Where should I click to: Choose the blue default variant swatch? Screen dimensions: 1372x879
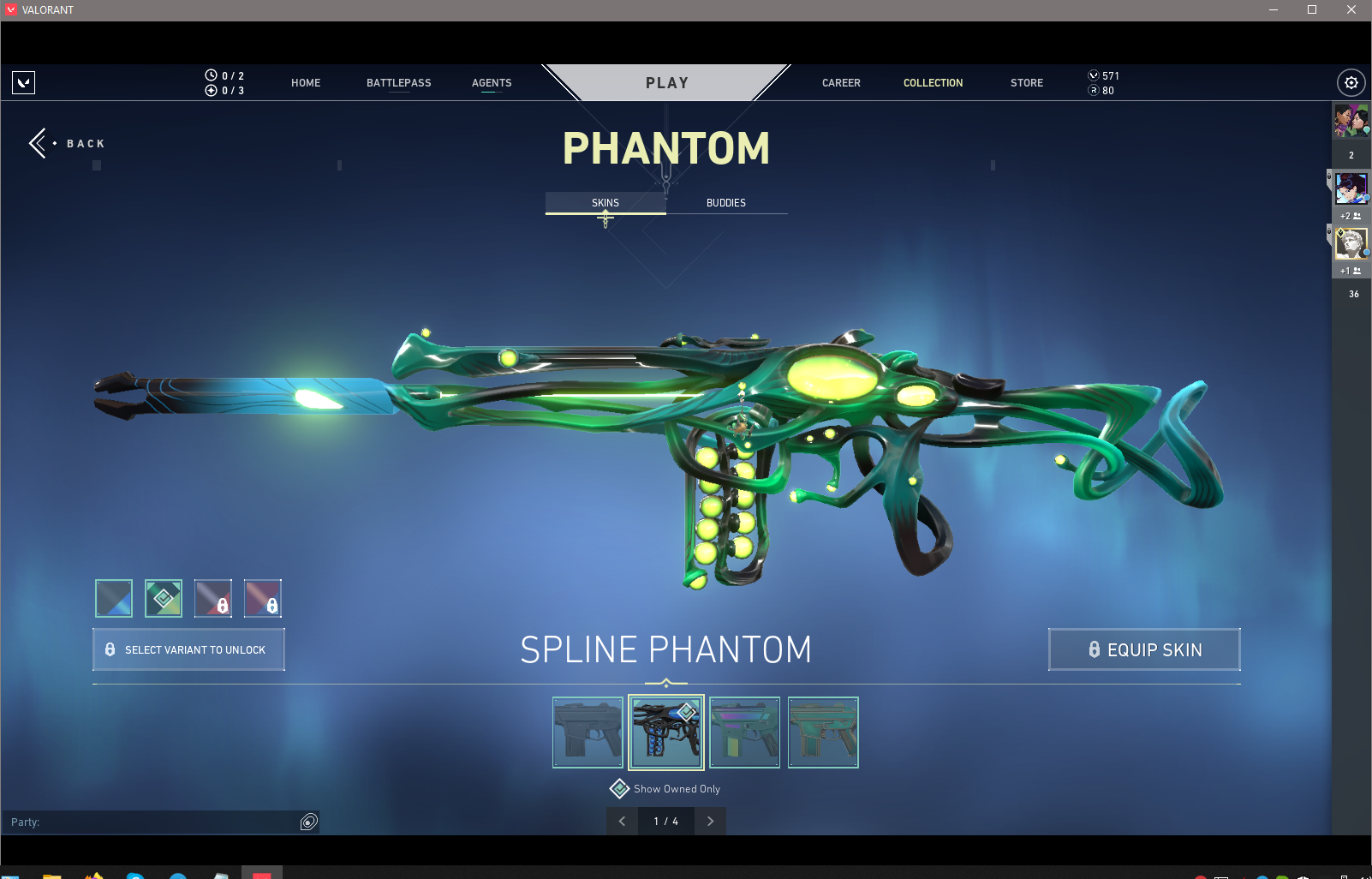click(114, 598)
